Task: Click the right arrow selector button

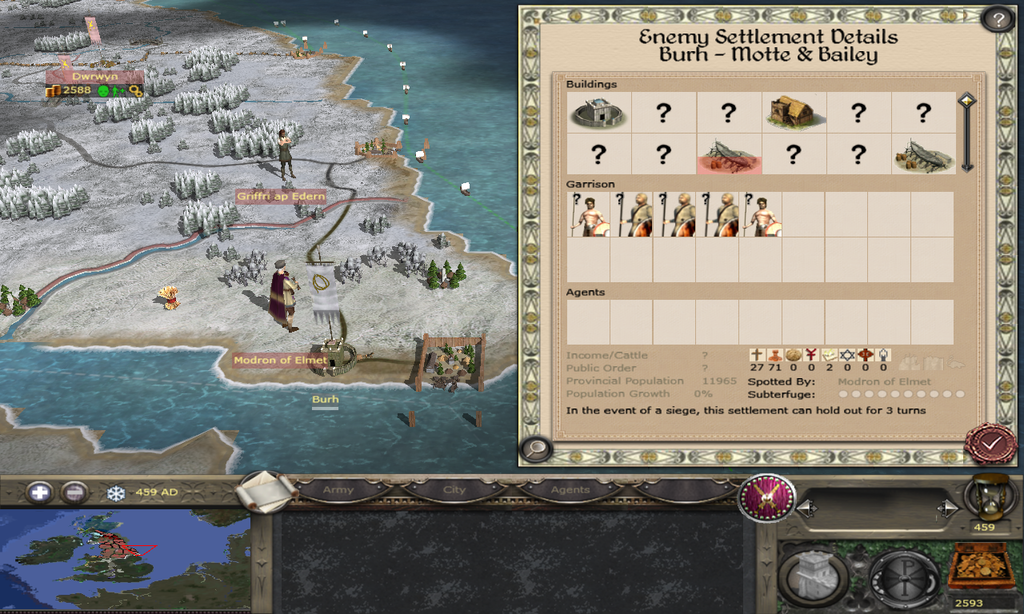Action: pyautogui.click(x=948, y=509)
